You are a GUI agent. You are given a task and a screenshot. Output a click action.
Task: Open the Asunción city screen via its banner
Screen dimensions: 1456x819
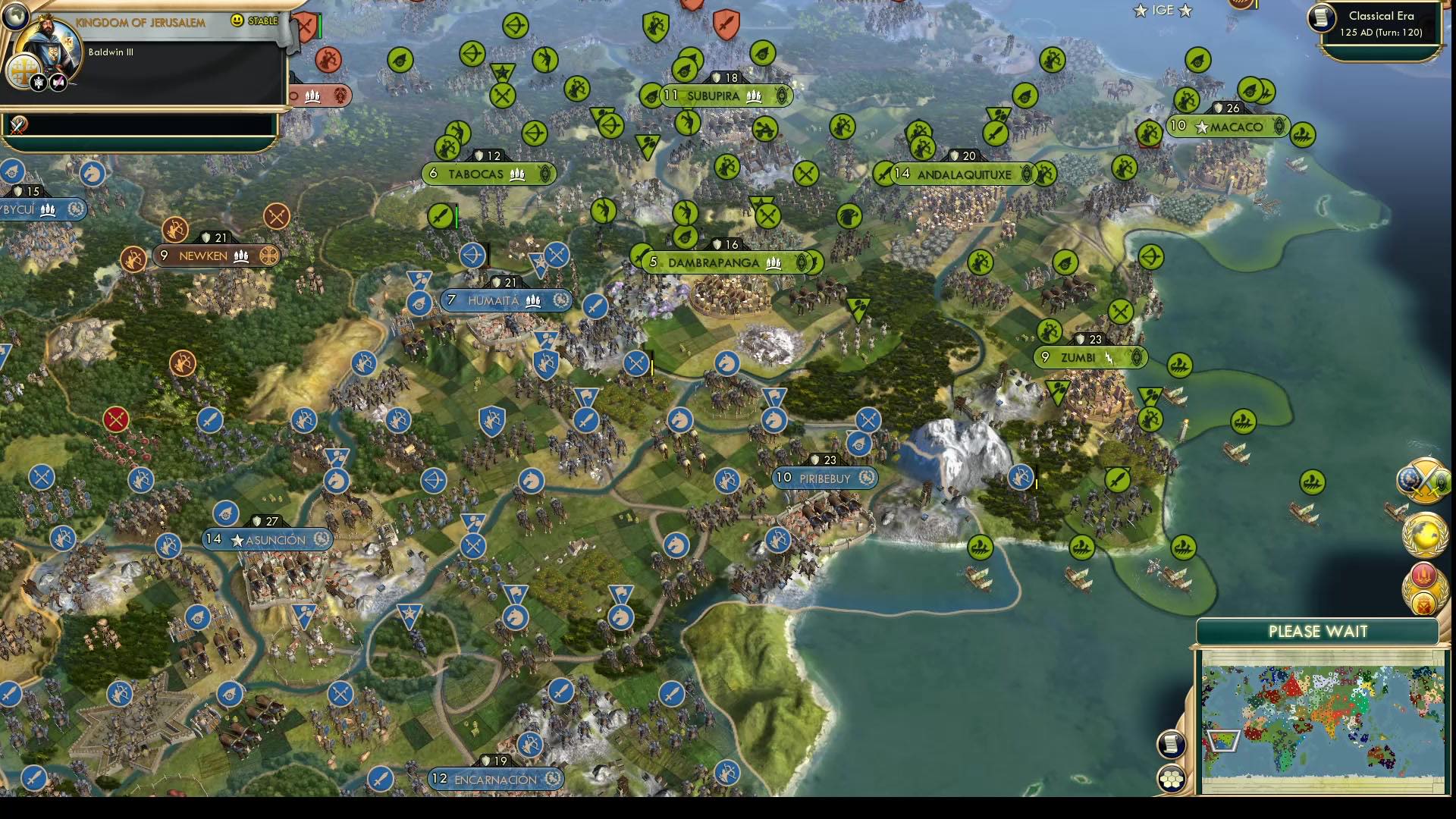(269, 540)
